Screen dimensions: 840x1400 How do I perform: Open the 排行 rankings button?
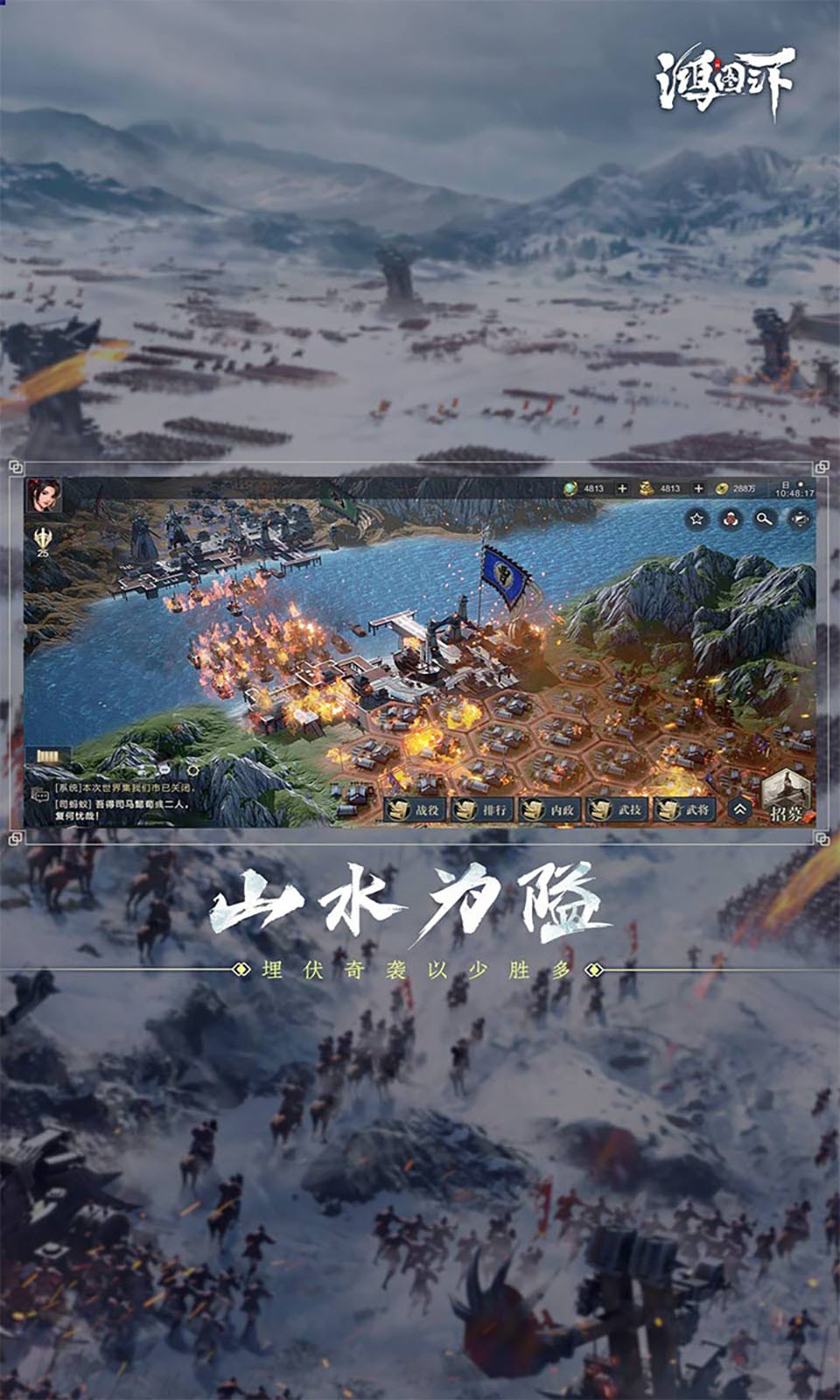[x=483, y=810]
